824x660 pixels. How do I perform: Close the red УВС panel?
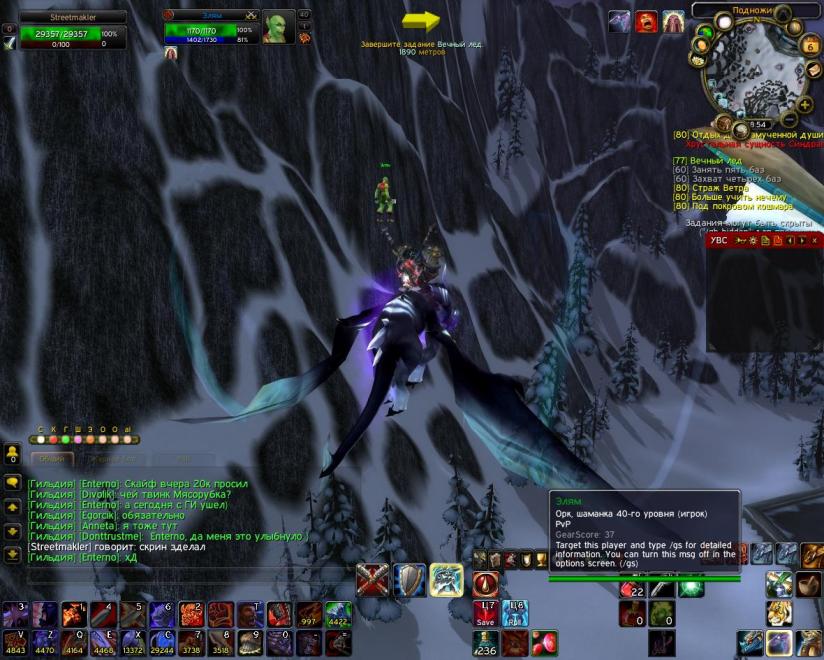pos(815,241)
